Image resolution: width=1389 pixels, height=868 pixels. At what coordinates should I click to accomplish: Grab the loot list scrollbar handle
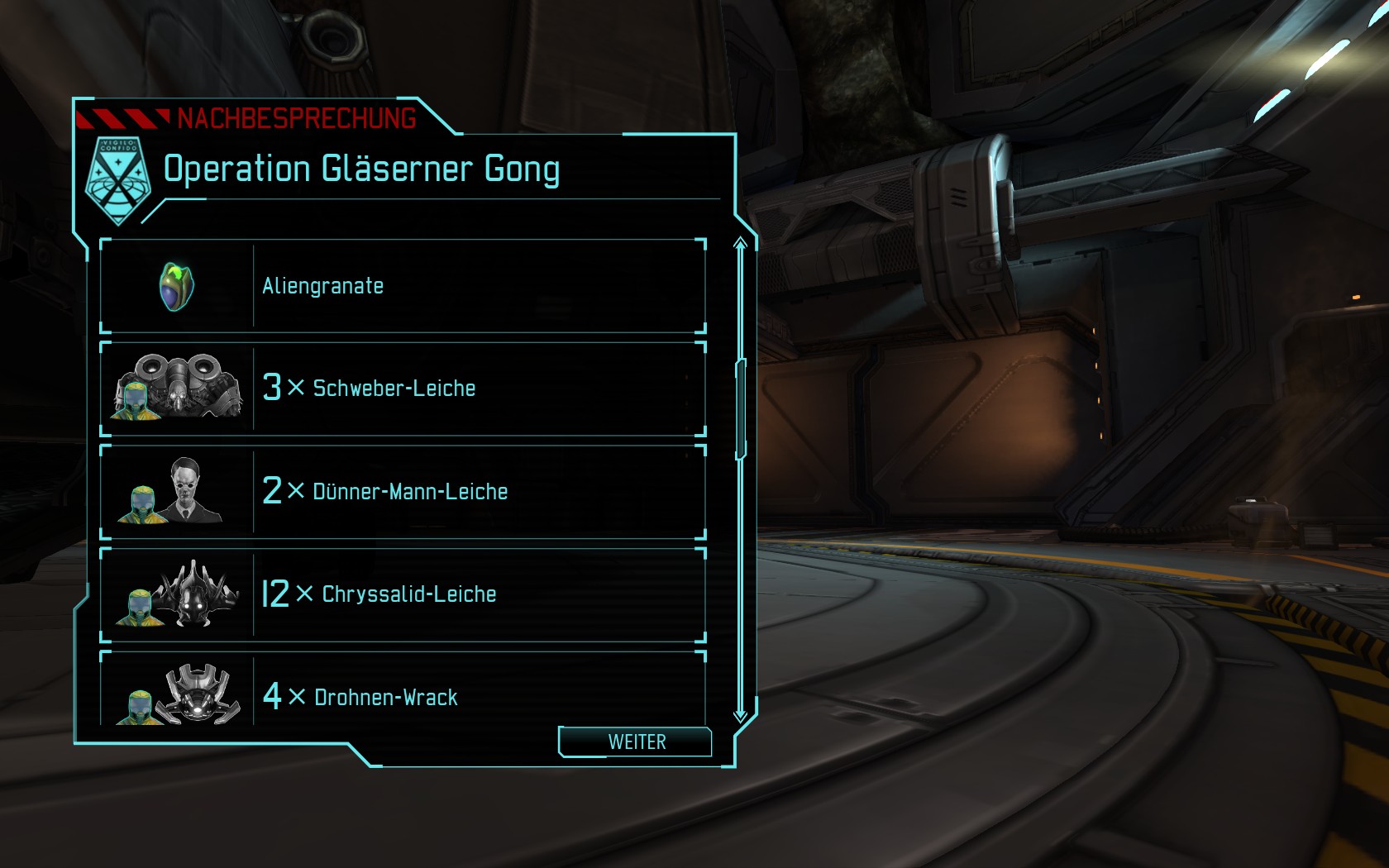coord(741,409)
